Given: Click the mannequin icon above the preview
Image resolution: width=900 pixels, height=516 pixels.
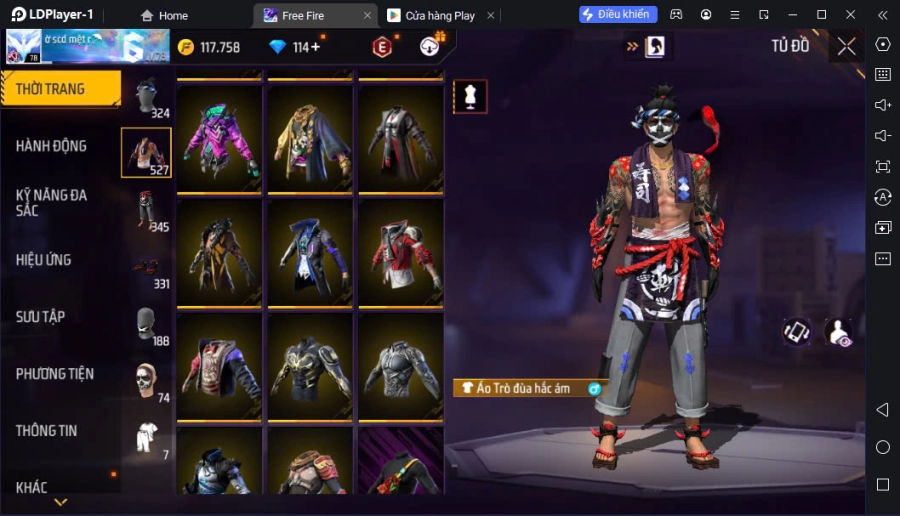Looking at the screenshot, I should 470,97.
